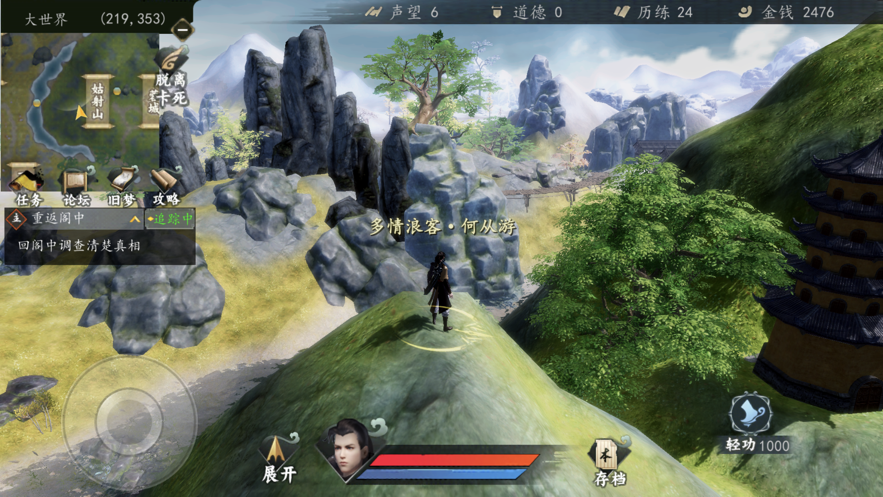Select the 姑射山 location label on minimap
883x497 pixels.
pos(97,102)
